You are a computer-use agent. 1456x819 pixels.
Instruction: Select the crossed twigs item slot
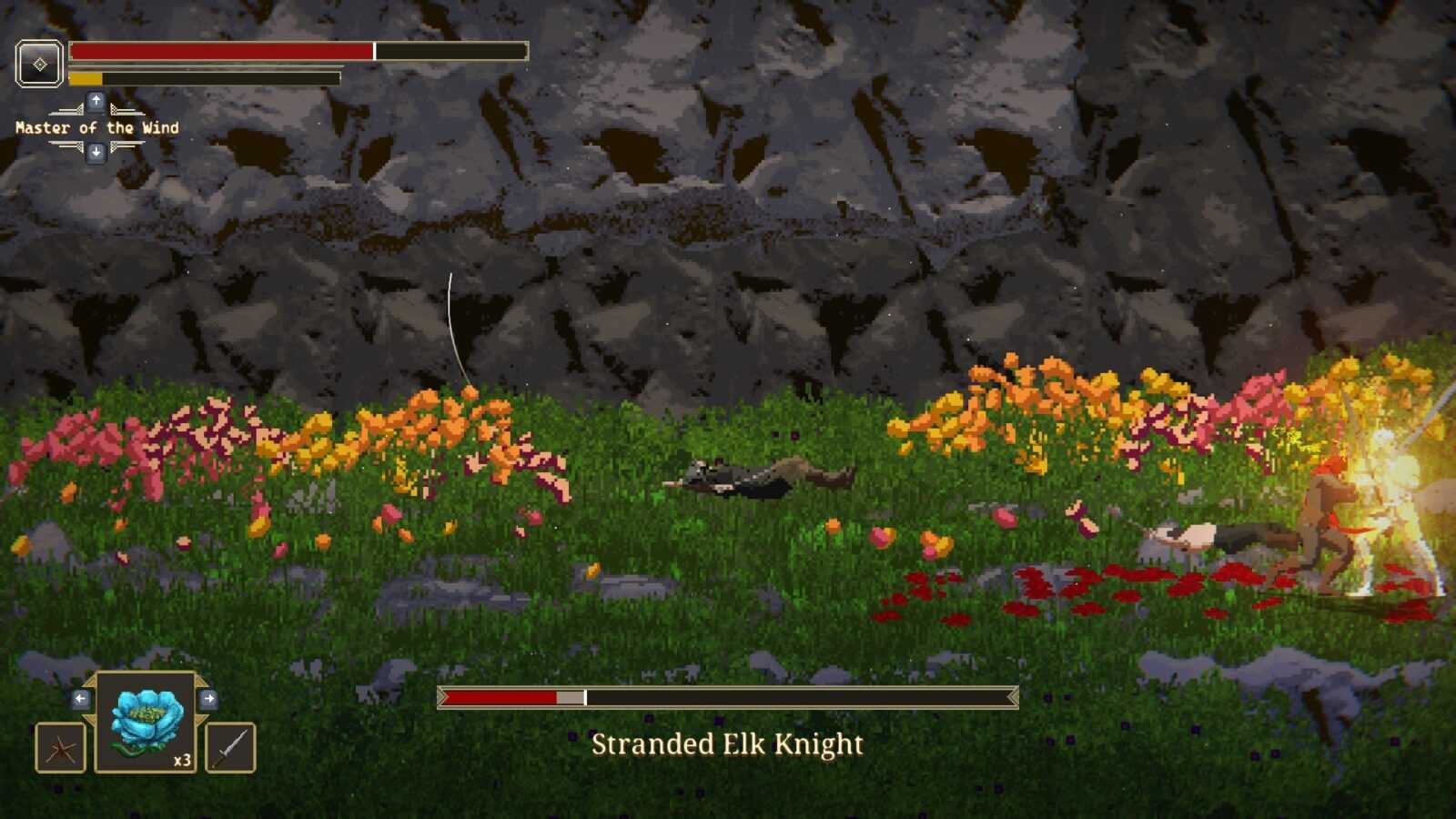point(60,747)
